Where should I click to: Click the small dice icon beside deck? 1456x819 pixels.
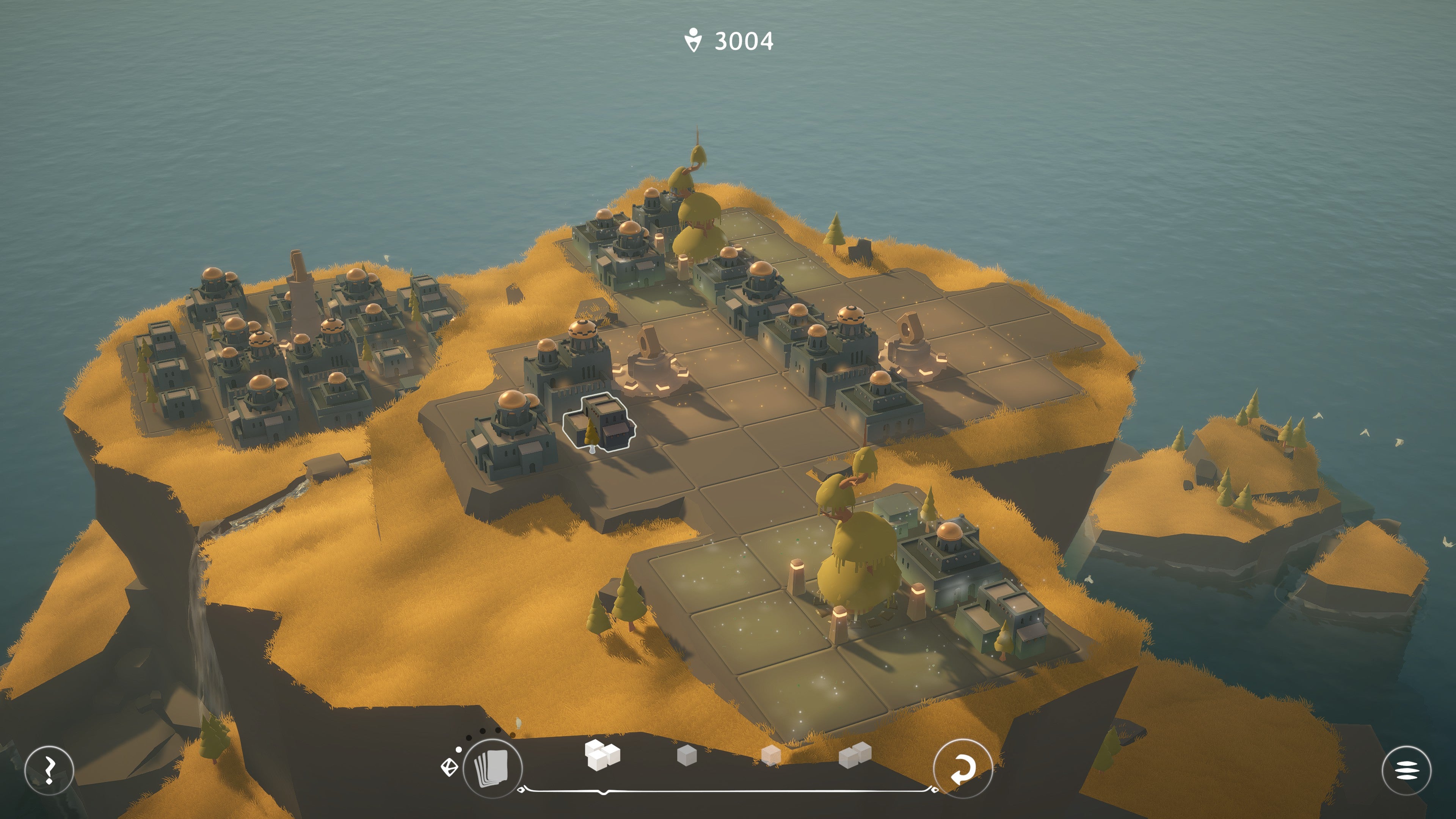pyautogui.click(x=449, y=767)
